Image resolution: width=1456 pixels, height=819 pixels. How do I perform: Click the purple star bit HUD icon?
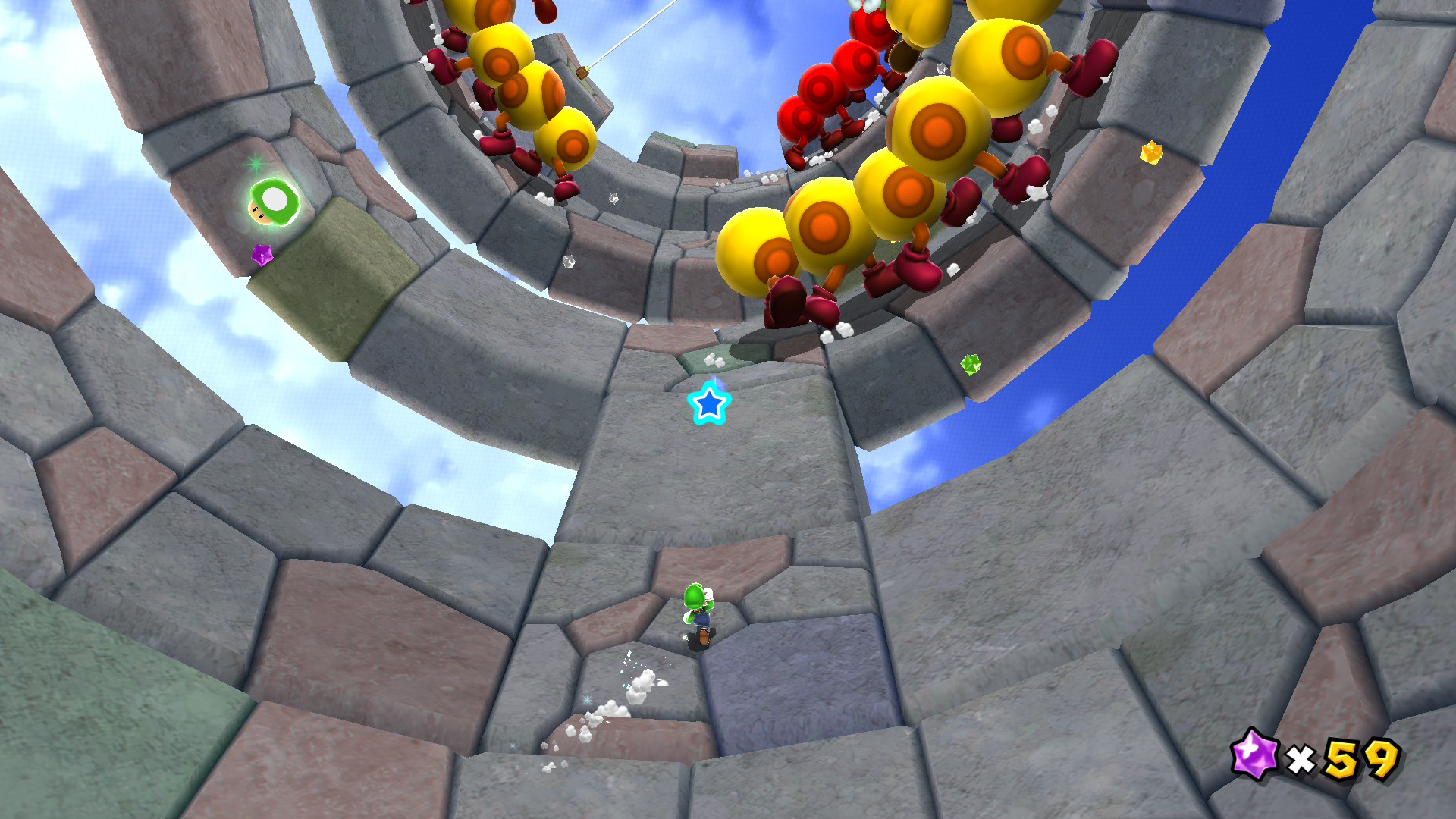[x=1254, y=754]
